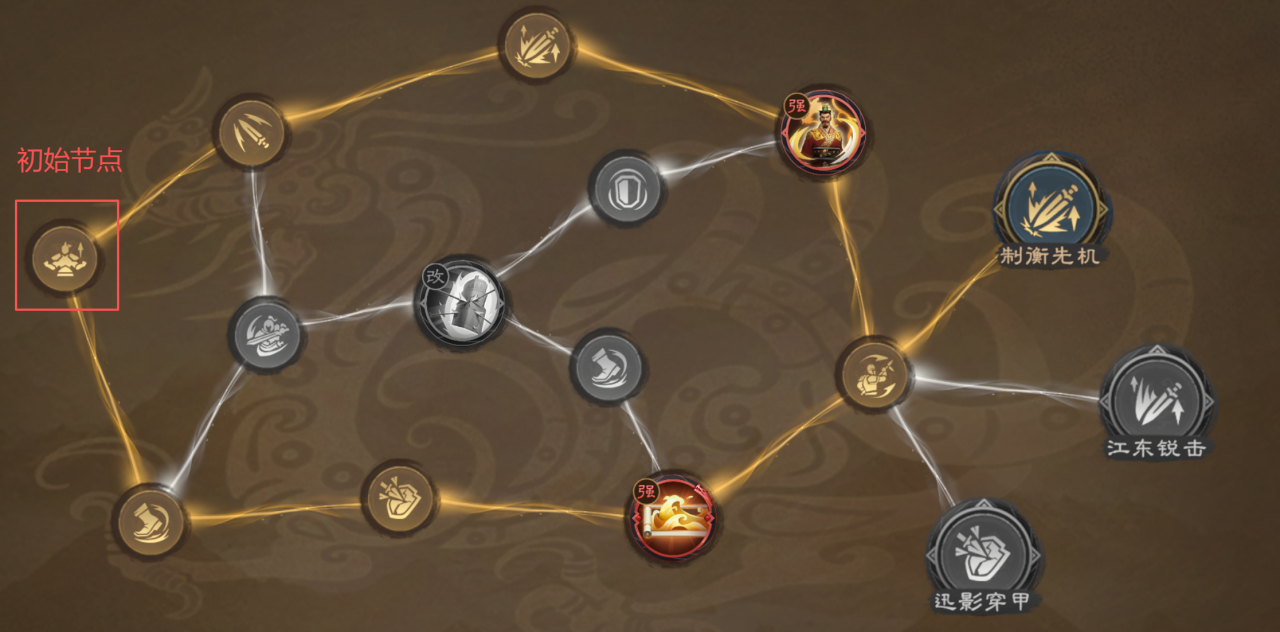Select the gray boot node
The image size is (1280, 632).
point(605,367)
